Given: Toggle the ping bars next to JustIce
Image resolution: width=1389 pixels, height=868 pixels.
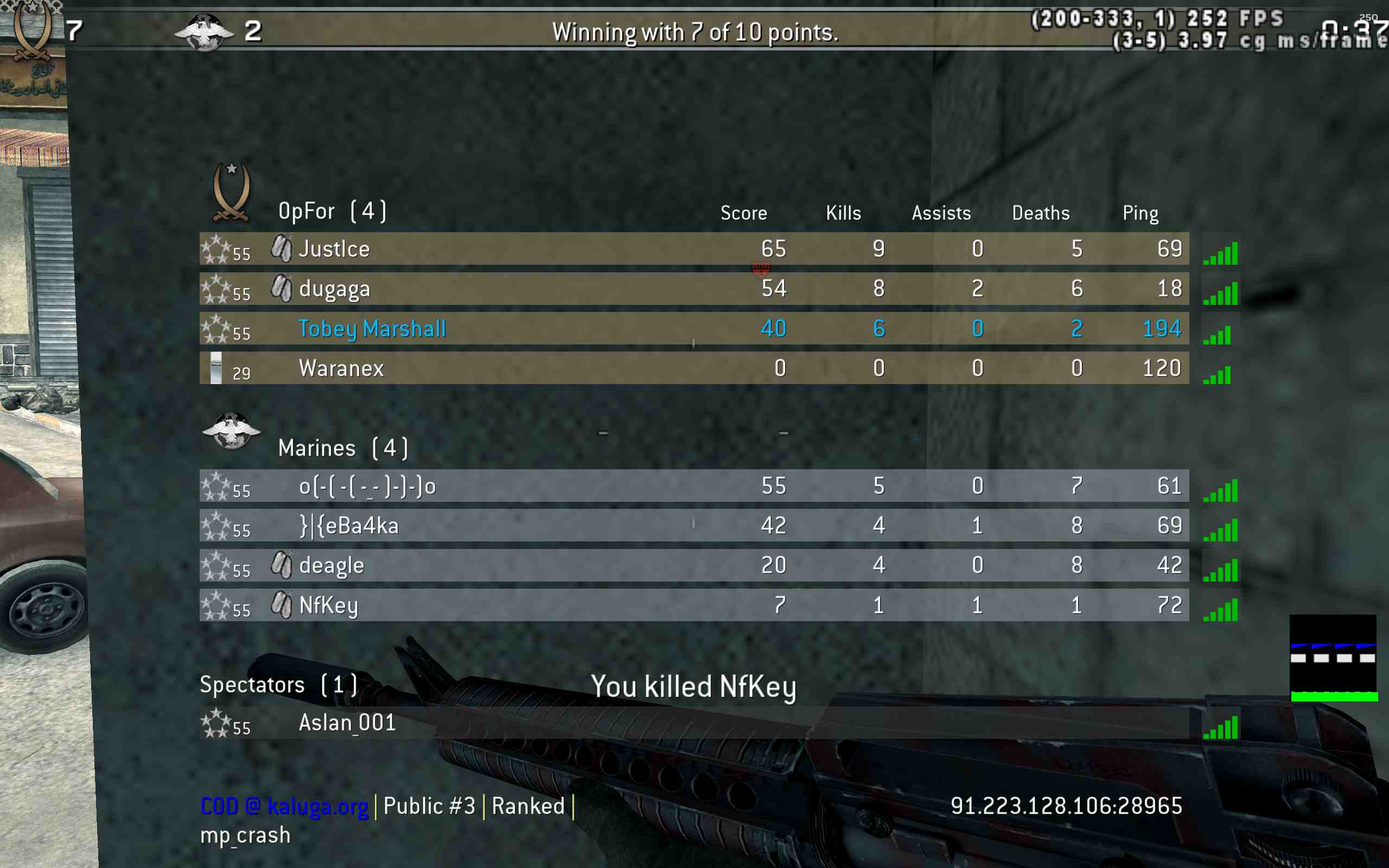Looking at the screenshot, I should [x=1221, y=253].
